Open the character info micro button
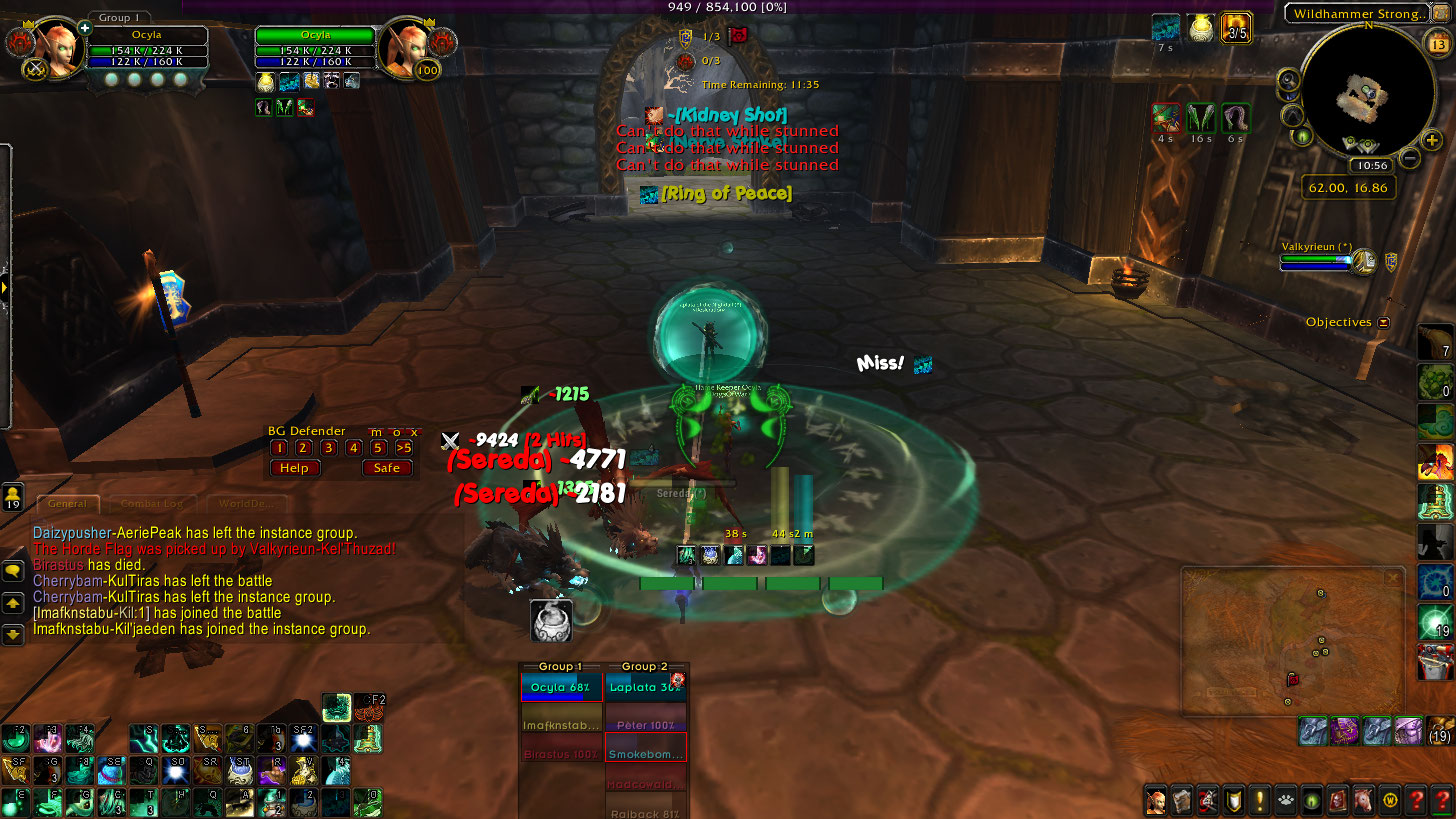Image resolution: width=1456 pixels, height=819 pixels. point(1156,800)
